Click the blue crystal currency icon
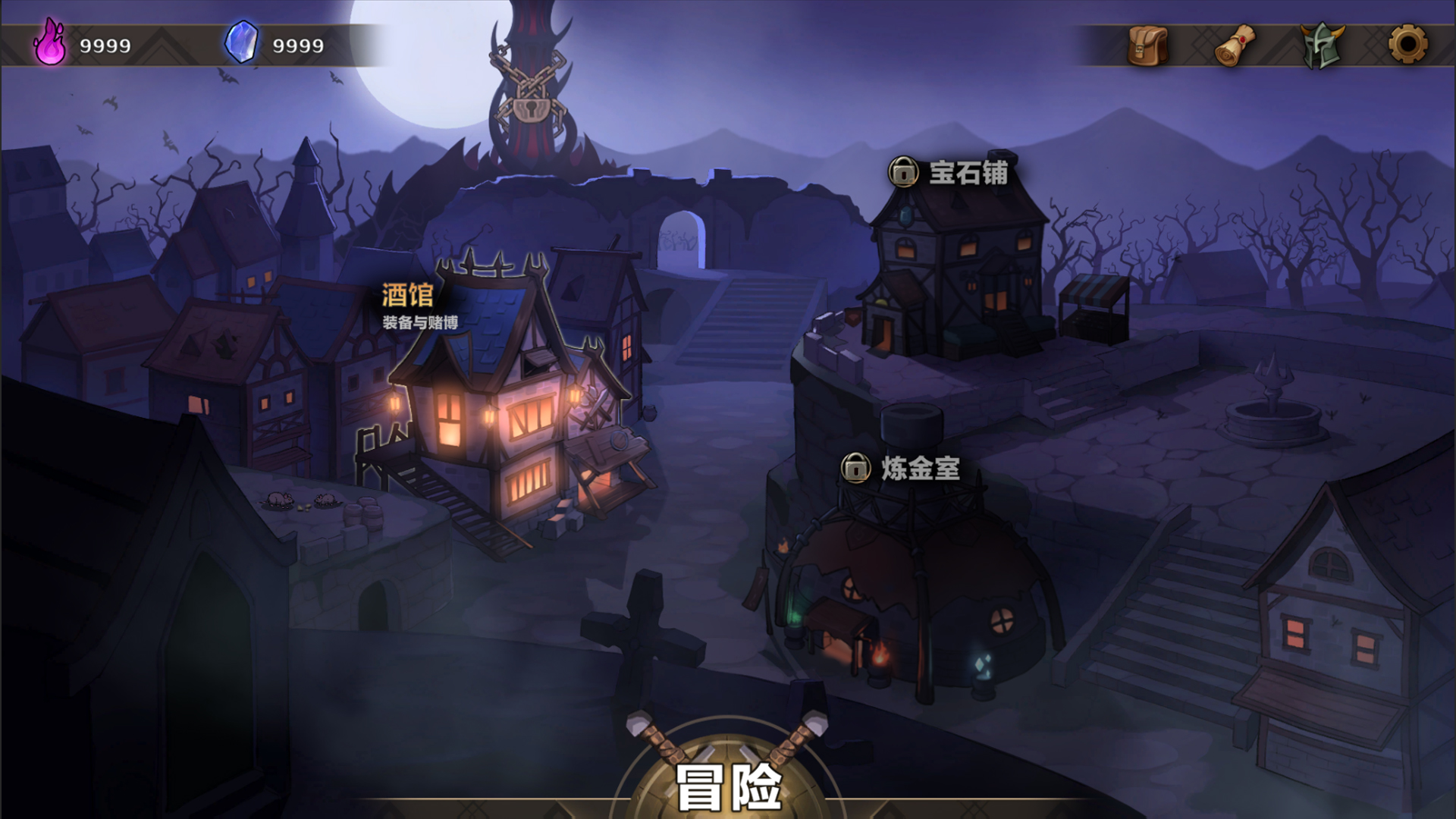The image size is (1456, 819). (x=240, y=44)
